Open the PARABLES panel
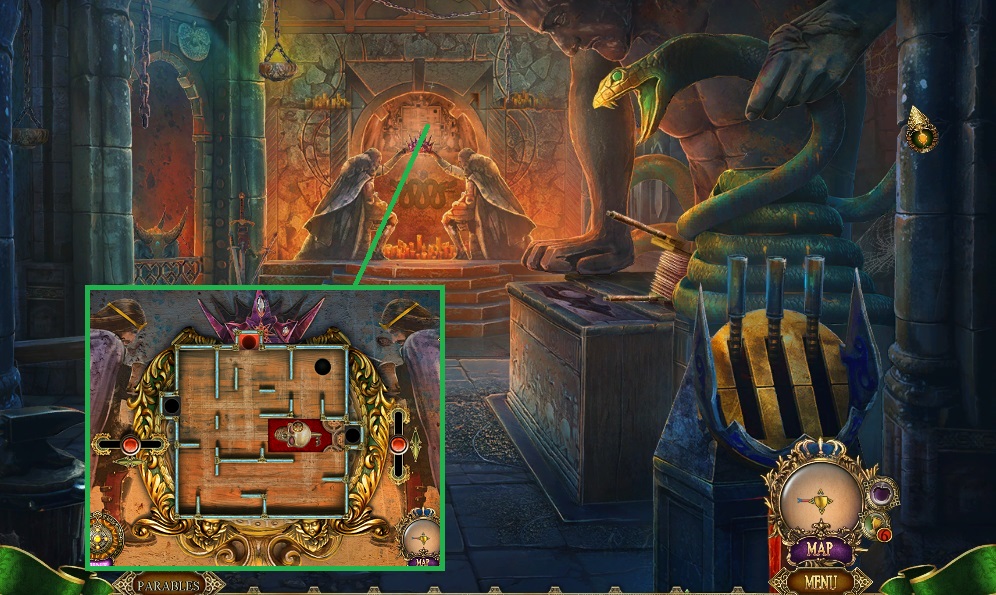996x595 pixels. coord(168,585)
